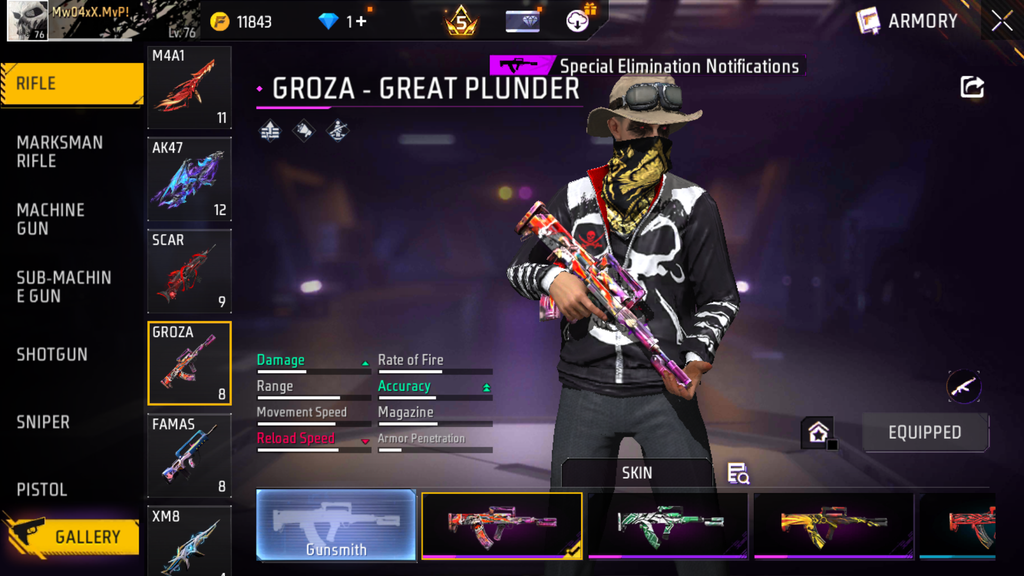Choose the Shotgun category
The width and height of the screenshot is (1024, 576).
pos(52,354)
